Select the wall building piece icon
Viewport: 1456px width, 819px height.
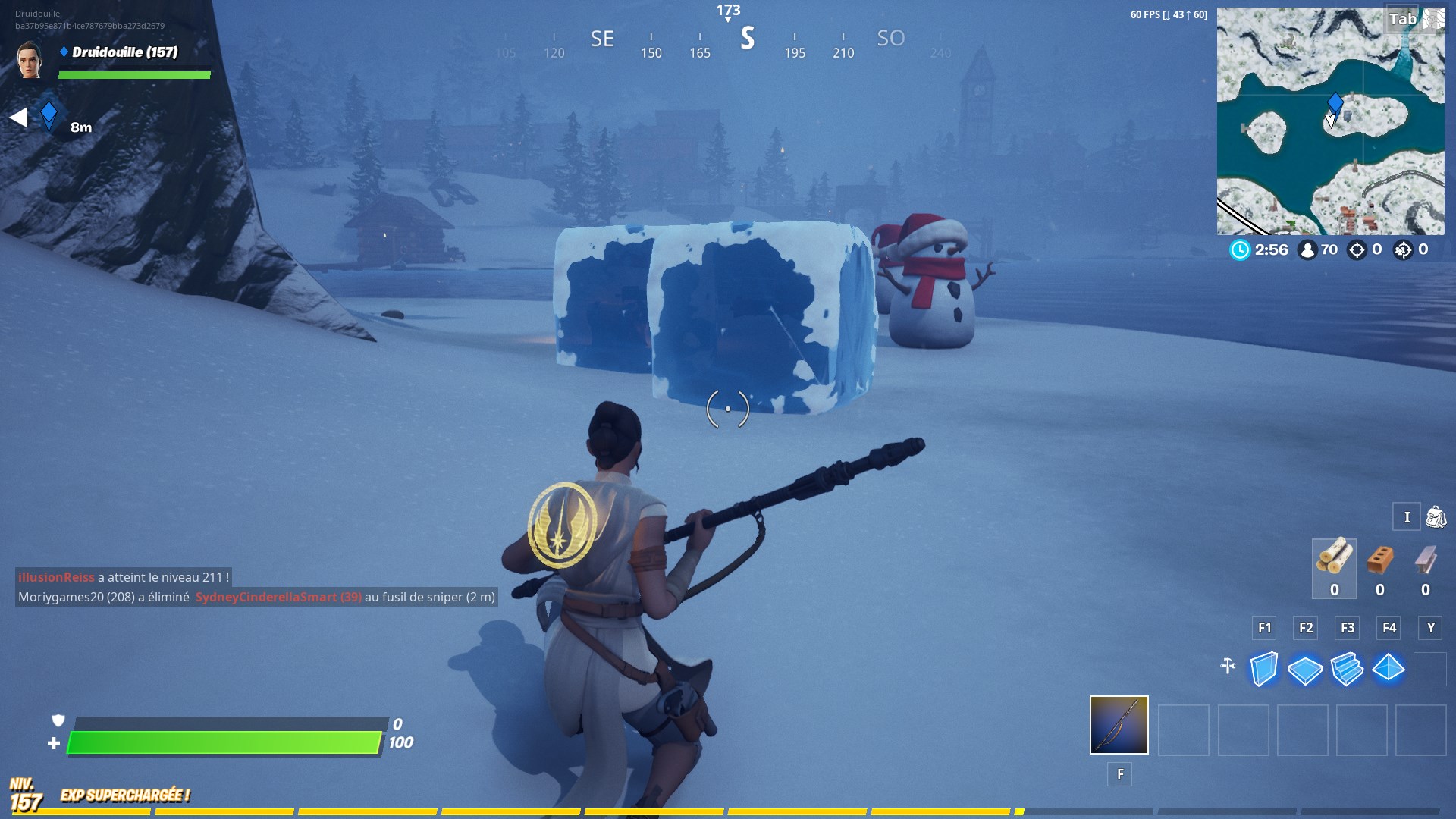coord(1263,670)
